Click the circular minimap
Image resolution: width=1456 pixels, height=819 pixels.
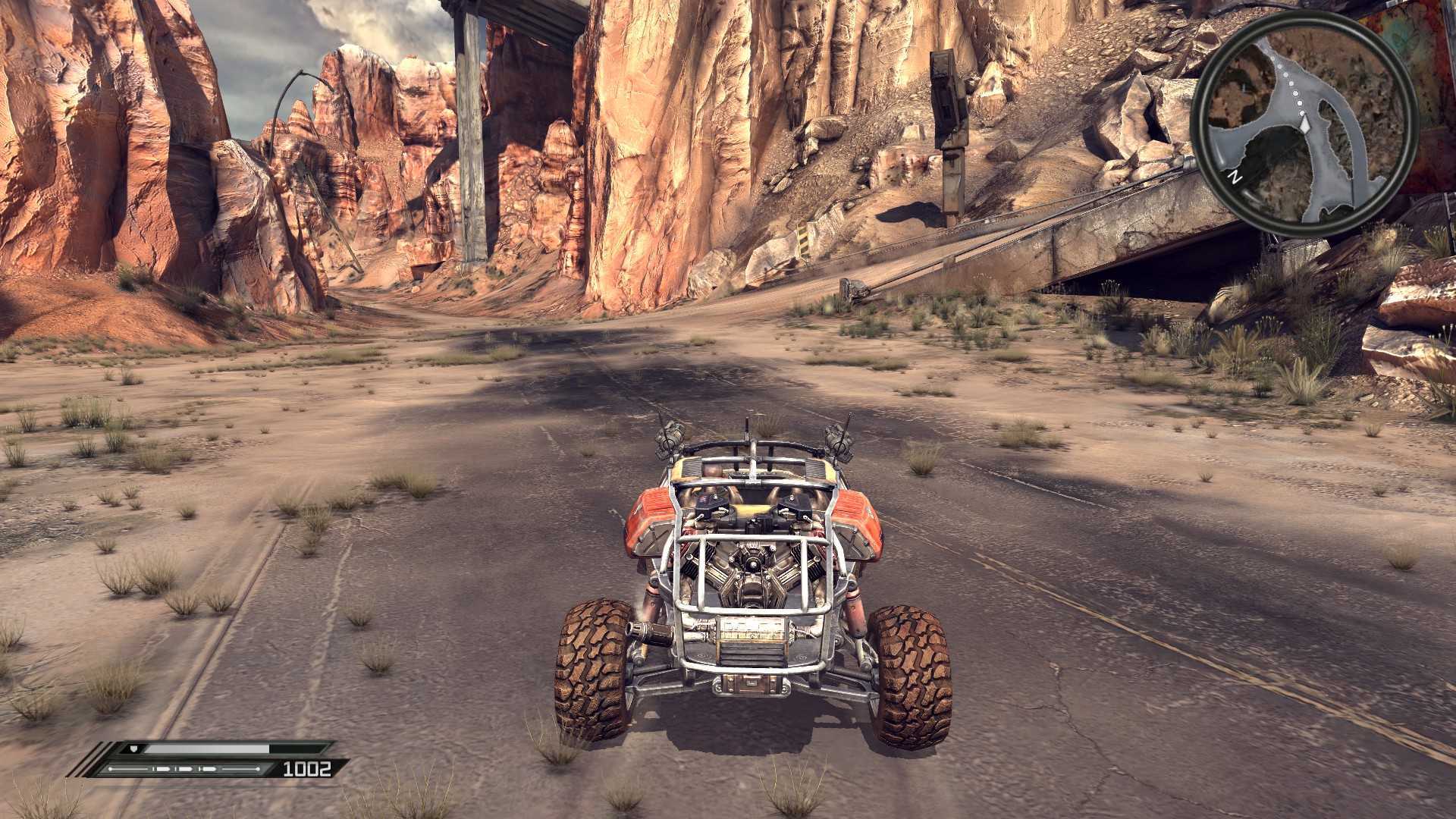point(1303,125)
